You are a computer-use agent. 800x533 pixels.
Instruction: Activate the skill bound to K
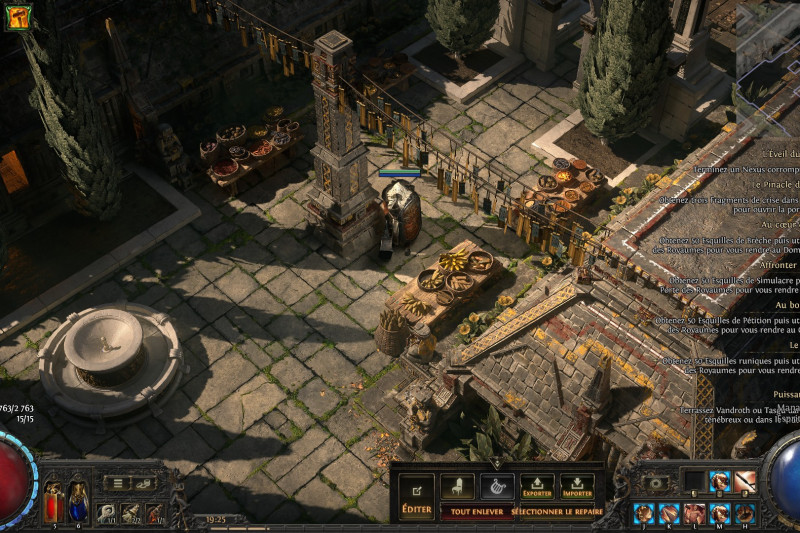[x=669, y=513]
